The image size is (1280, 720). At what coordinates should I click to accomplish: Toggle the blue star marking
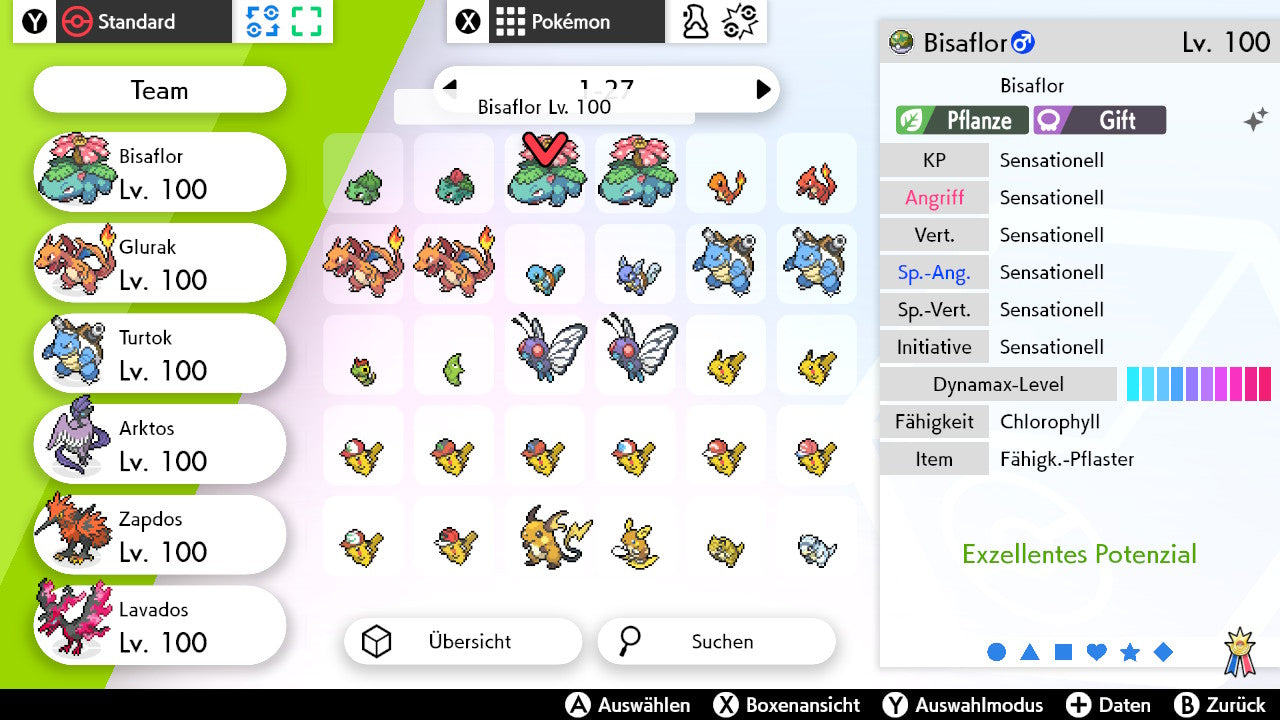(x=1130, y=652)
